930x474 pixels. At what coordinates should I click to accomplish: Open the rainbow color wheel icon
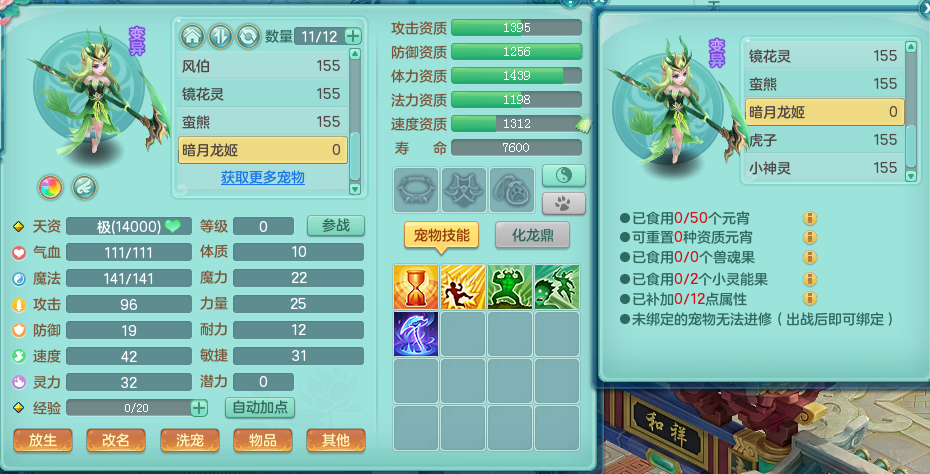click(50, 186)
